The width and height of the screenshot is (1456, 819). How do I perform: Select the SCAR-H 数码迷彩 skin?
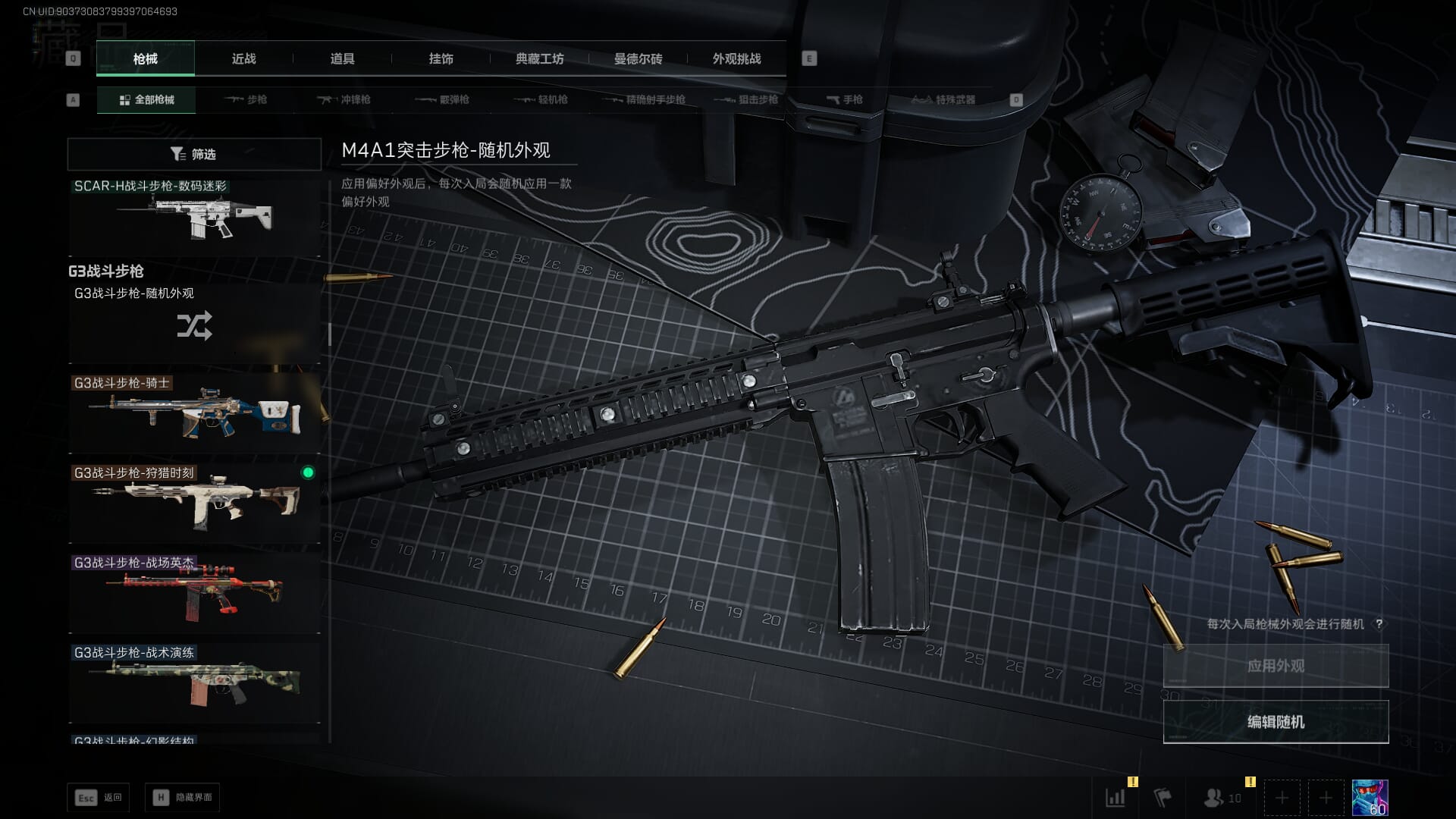[194, 218]
